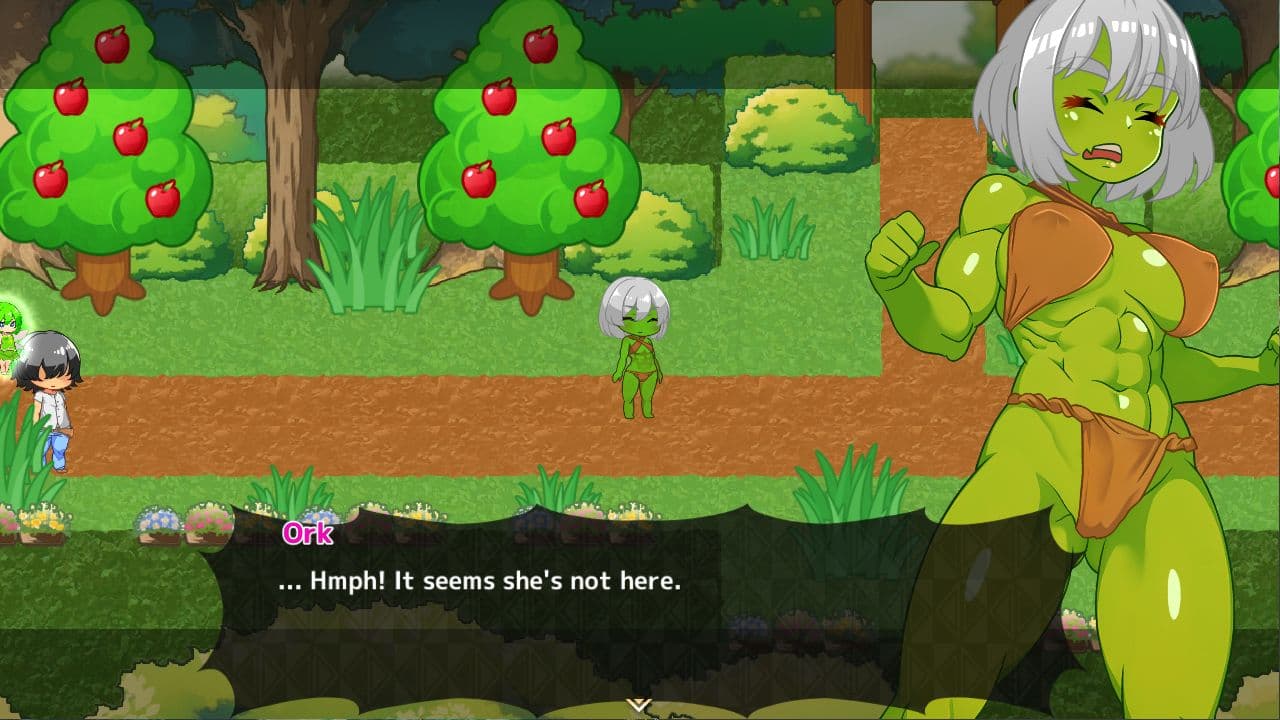Advance dialogue with the down arrow indicator

639,706
